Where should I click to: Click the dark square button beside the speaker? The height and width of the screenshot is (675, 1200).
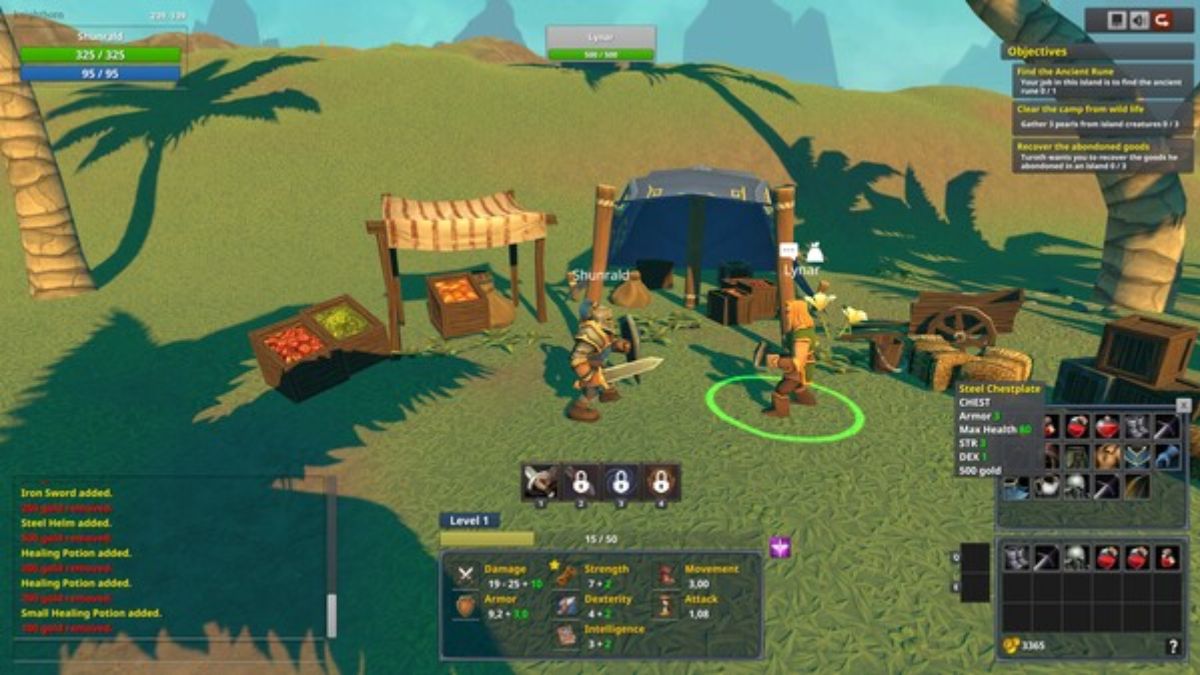[x=1117, y=20]
